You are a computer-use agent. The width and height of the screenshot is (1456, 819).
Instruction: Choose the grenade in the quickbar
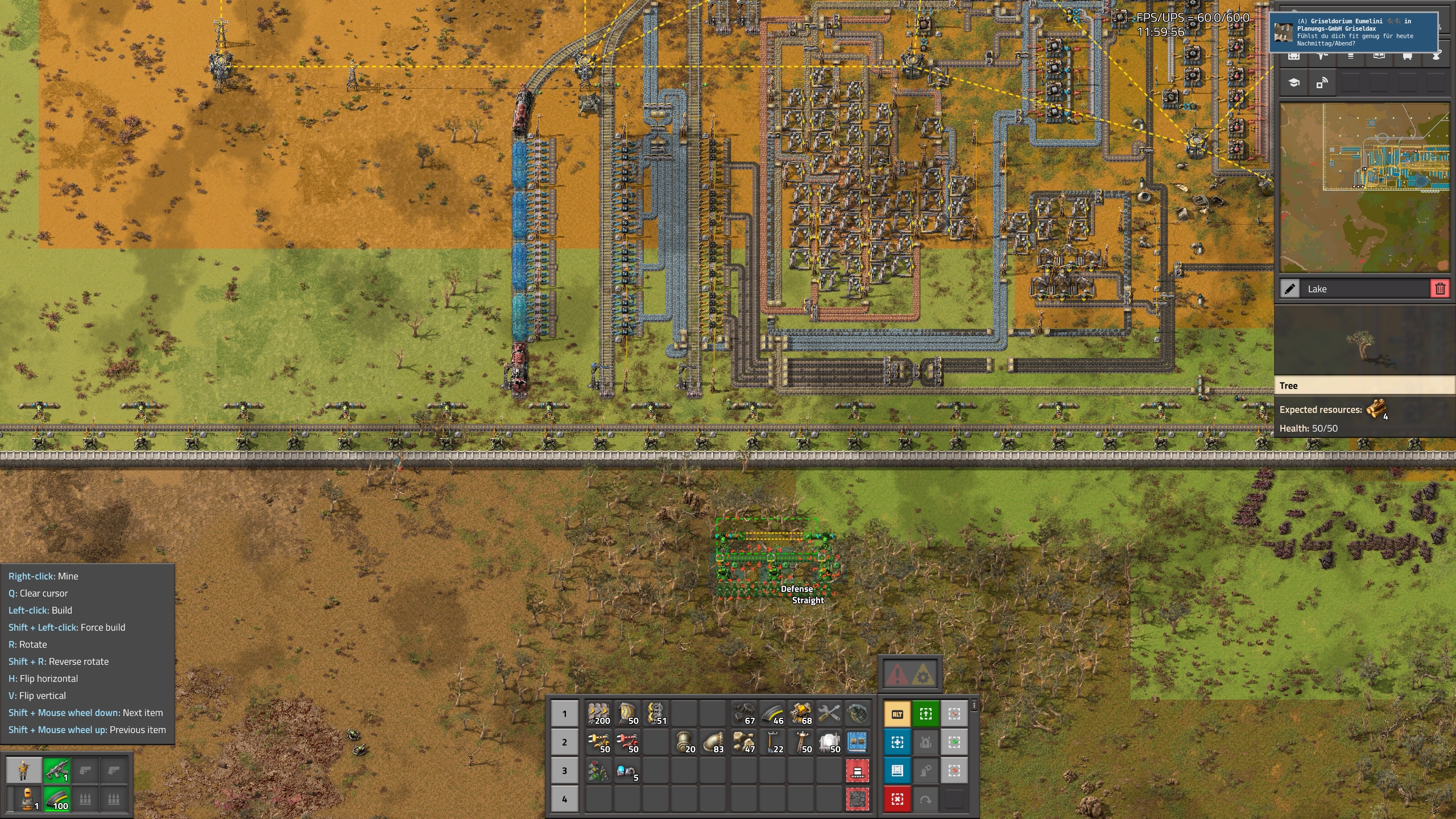pos(857,713)
